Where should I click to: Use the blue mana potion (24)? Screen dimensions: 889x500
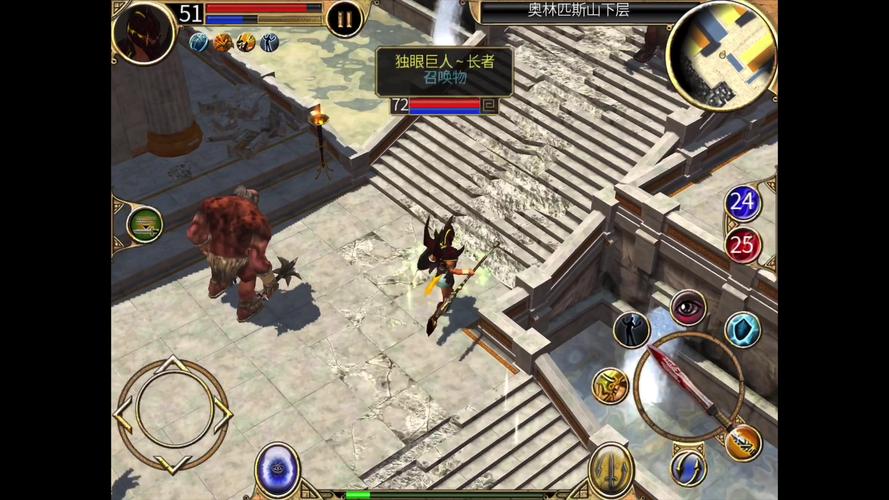[742, 203]
